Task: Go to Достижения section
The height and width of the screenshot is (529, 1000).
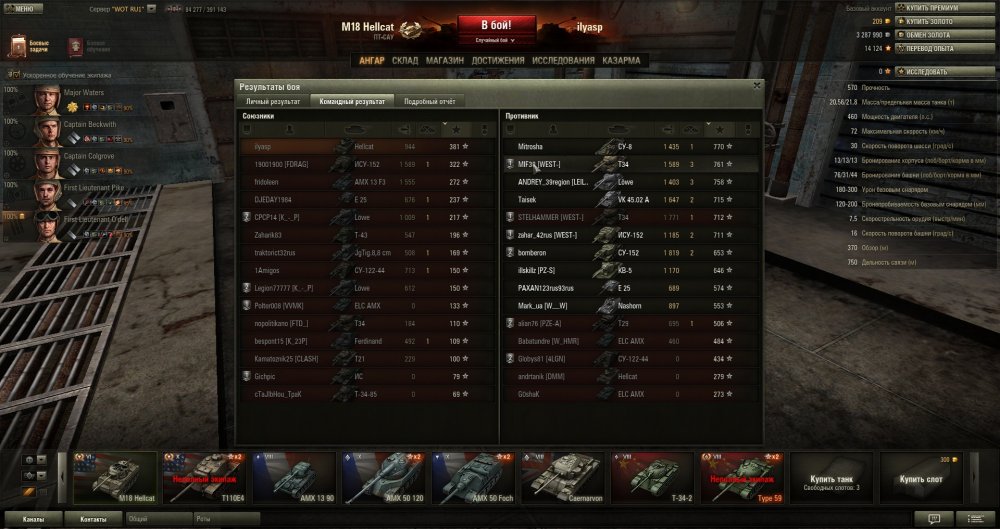Action: 498,60
